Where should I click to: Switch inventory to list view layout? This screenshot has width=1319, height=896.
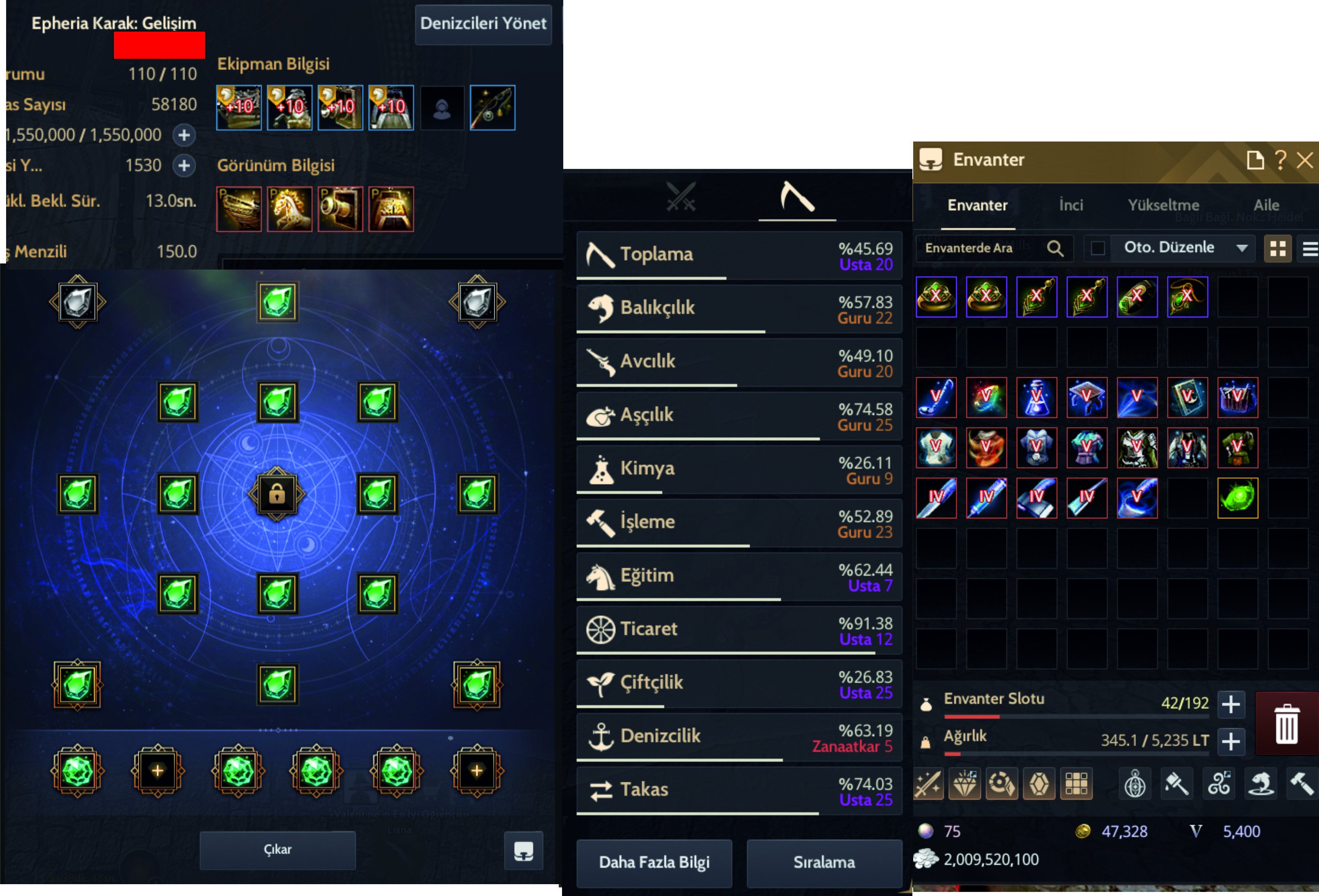(1308, 248)
